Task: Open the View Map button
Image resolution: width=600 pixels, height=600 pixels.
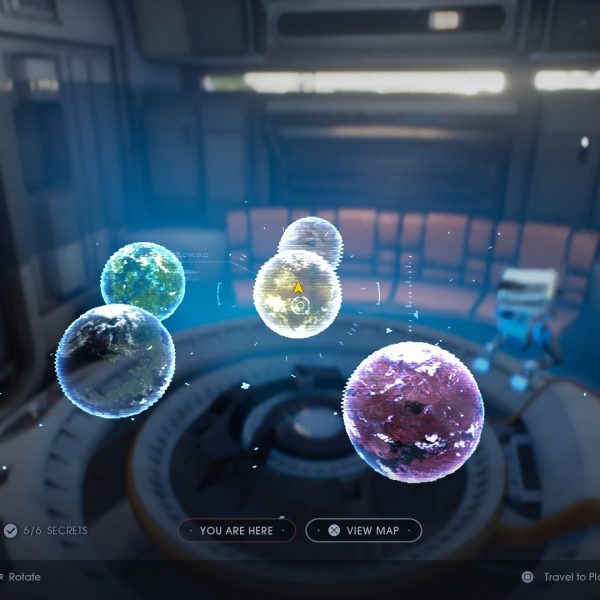Action: (363, 530)
